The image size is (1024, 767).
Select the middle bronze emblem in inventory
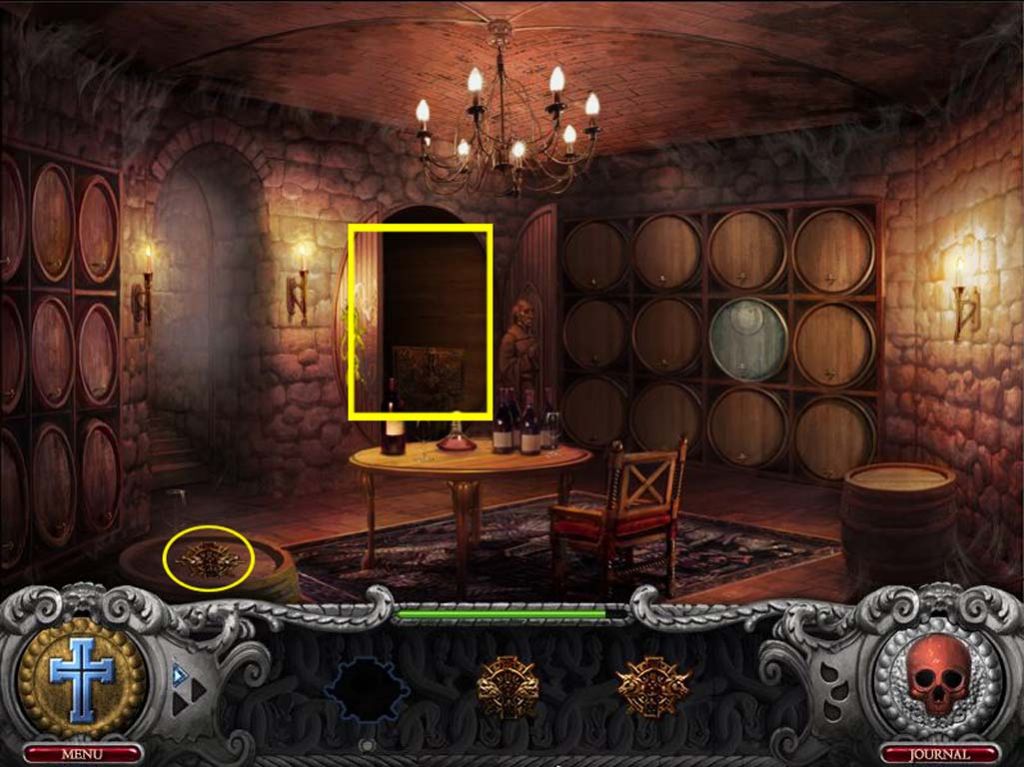pyautogui.click(x=507, y=687)
